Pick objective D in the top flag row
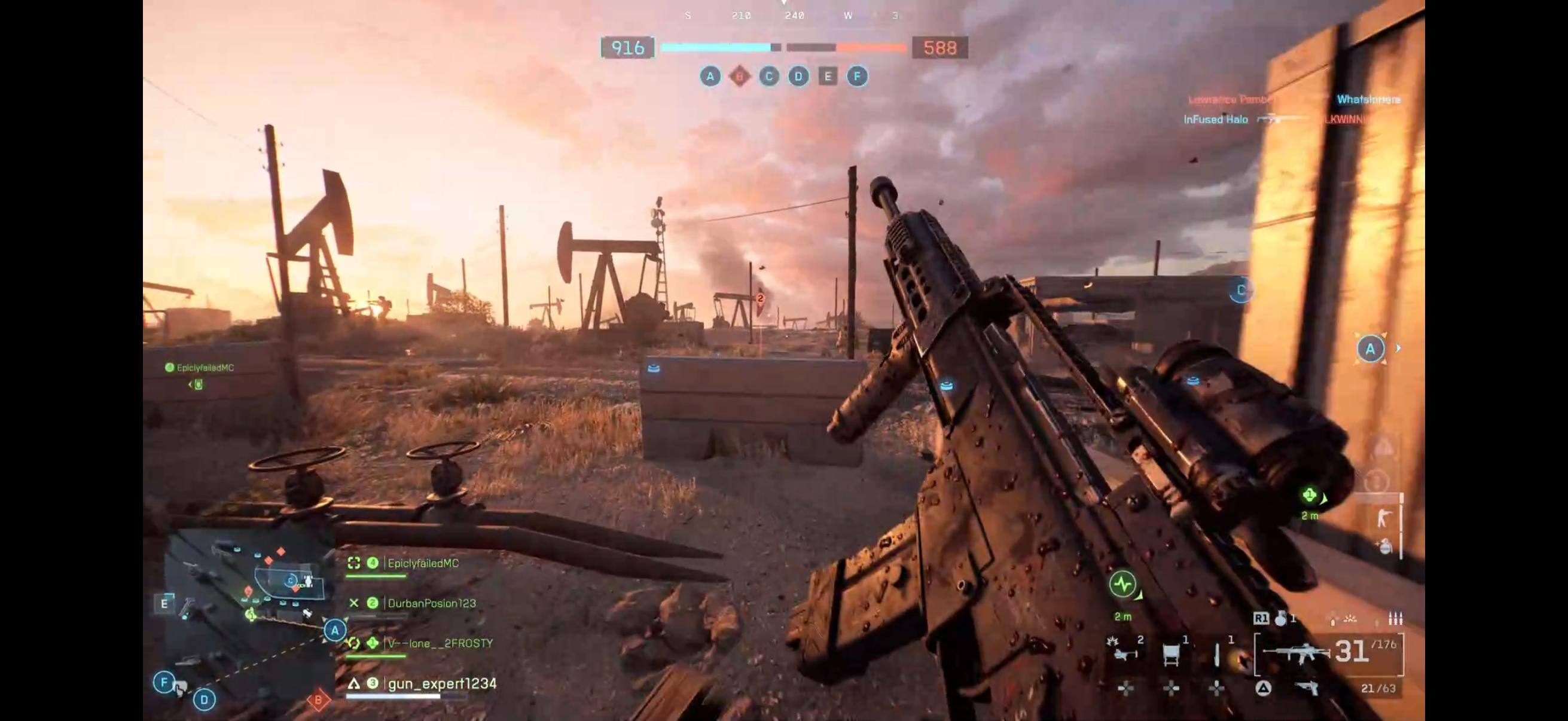Image resolution: width=1568 pixels, height=721 pixels. [798, 77]
